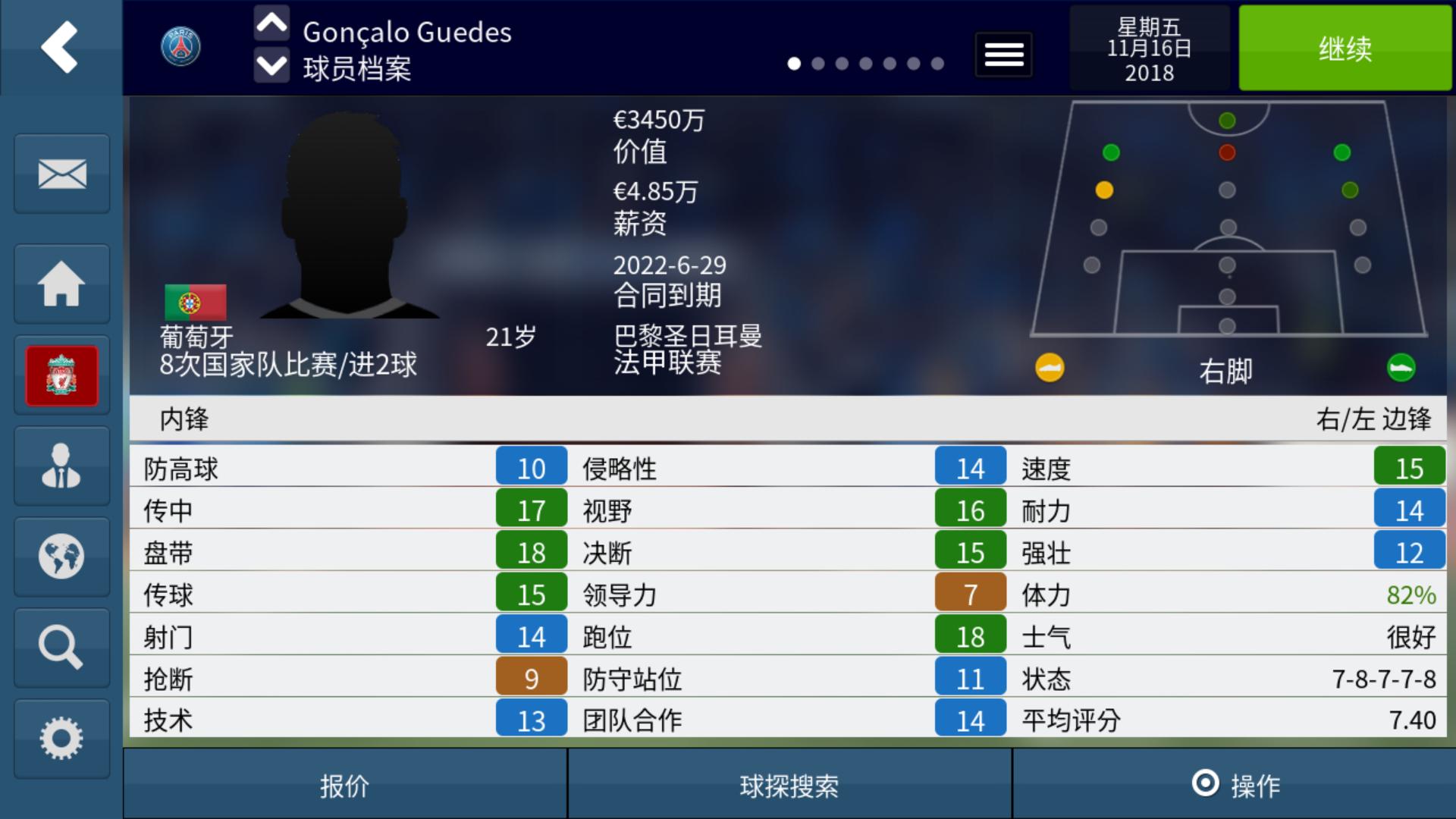This screenshot has width=1456, height=819.
Task: Open the search magnifier icon
Action: (x=61, y=647)
